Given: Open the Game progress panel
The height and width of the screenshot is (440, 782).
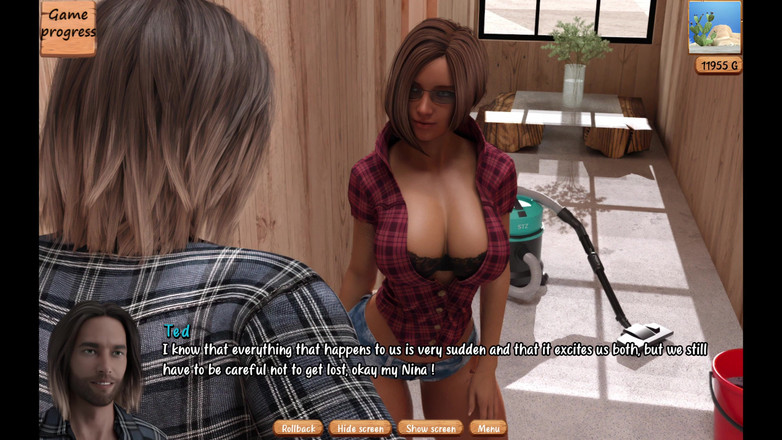Looking at the screenshot, I should click(x=68, y=25).
